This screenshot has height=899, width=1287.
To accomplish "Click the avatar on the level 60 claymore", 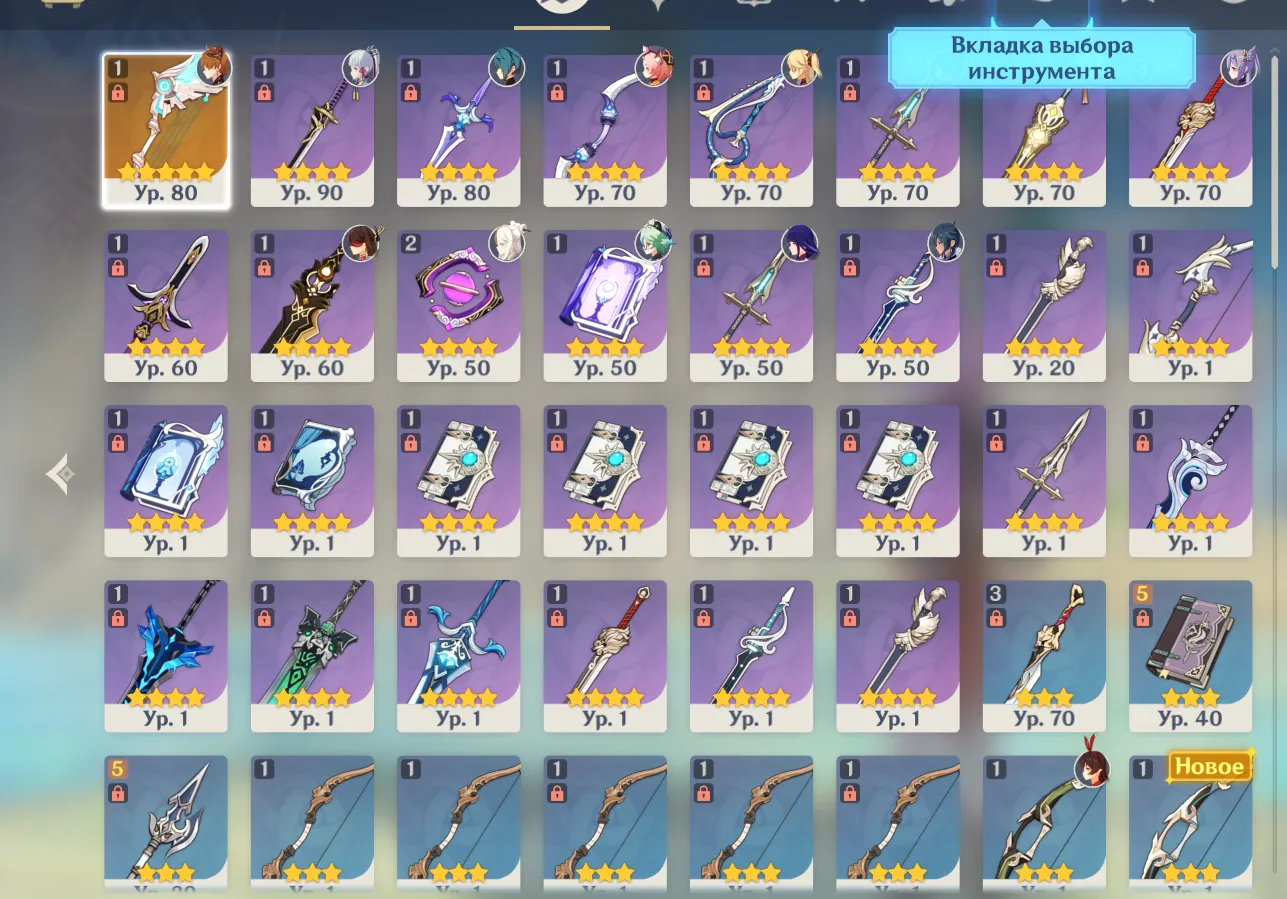I will 360,243.
